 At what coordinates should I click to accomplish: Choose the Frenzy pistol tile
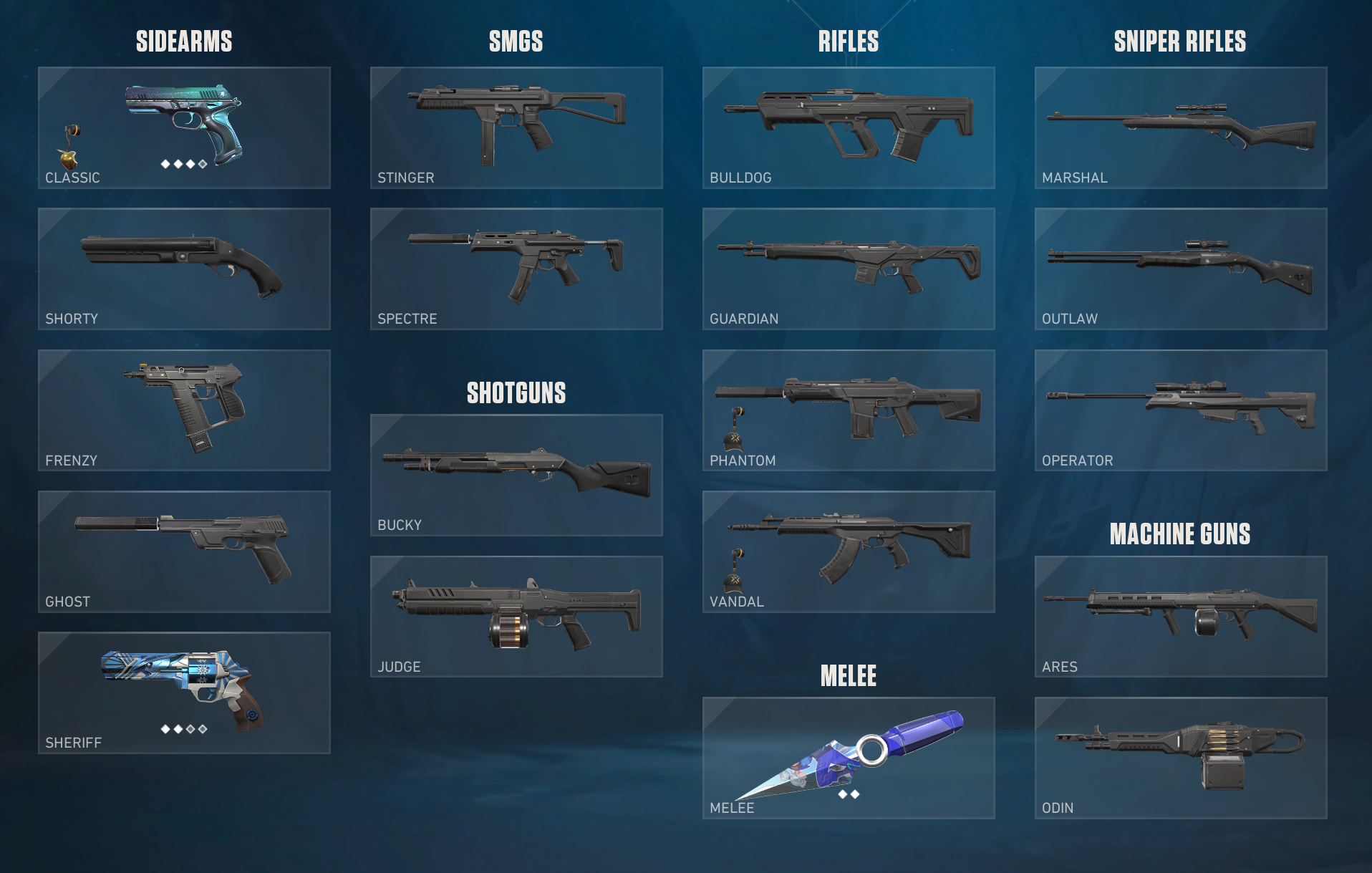click(x=184, y=410)
